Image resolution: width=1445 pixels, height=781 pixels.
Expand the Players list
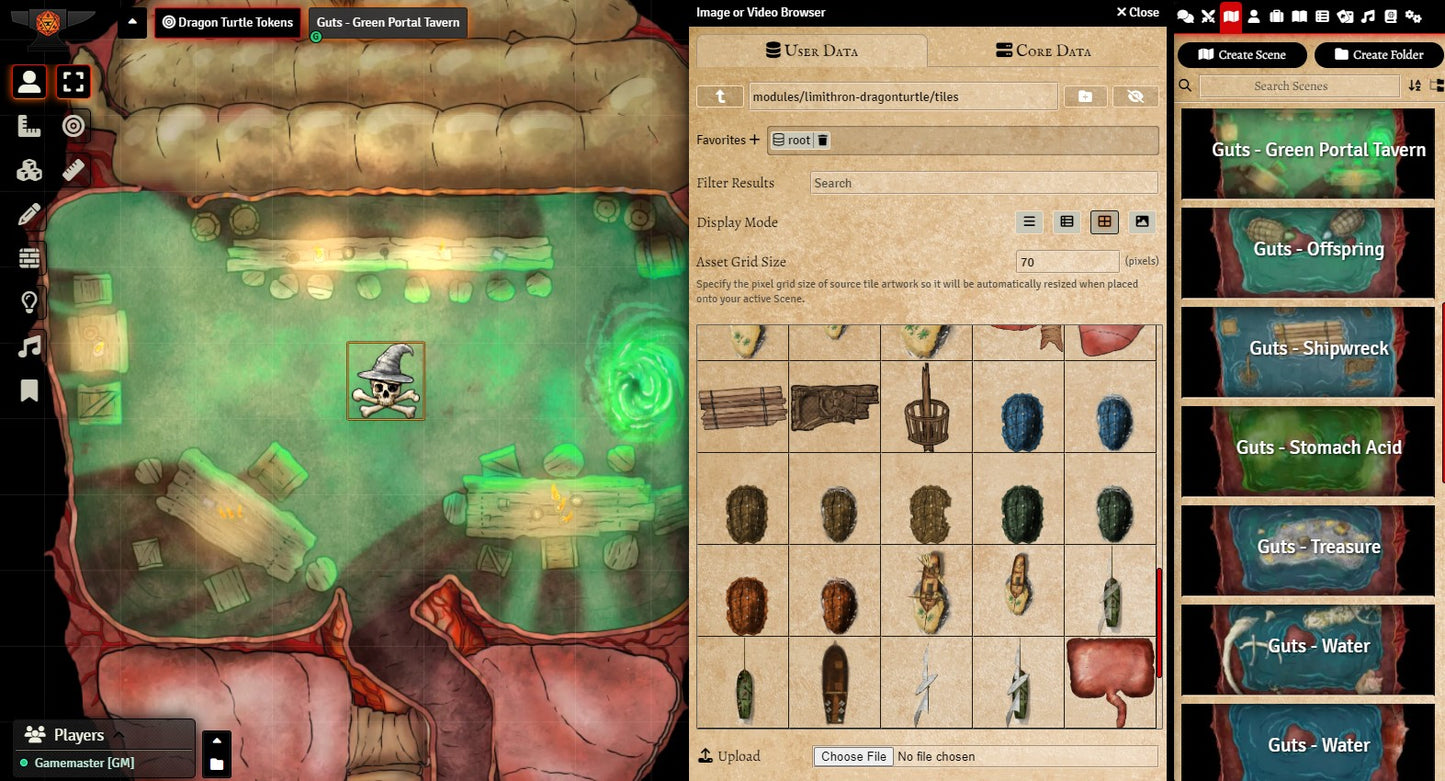click(117, 735)
